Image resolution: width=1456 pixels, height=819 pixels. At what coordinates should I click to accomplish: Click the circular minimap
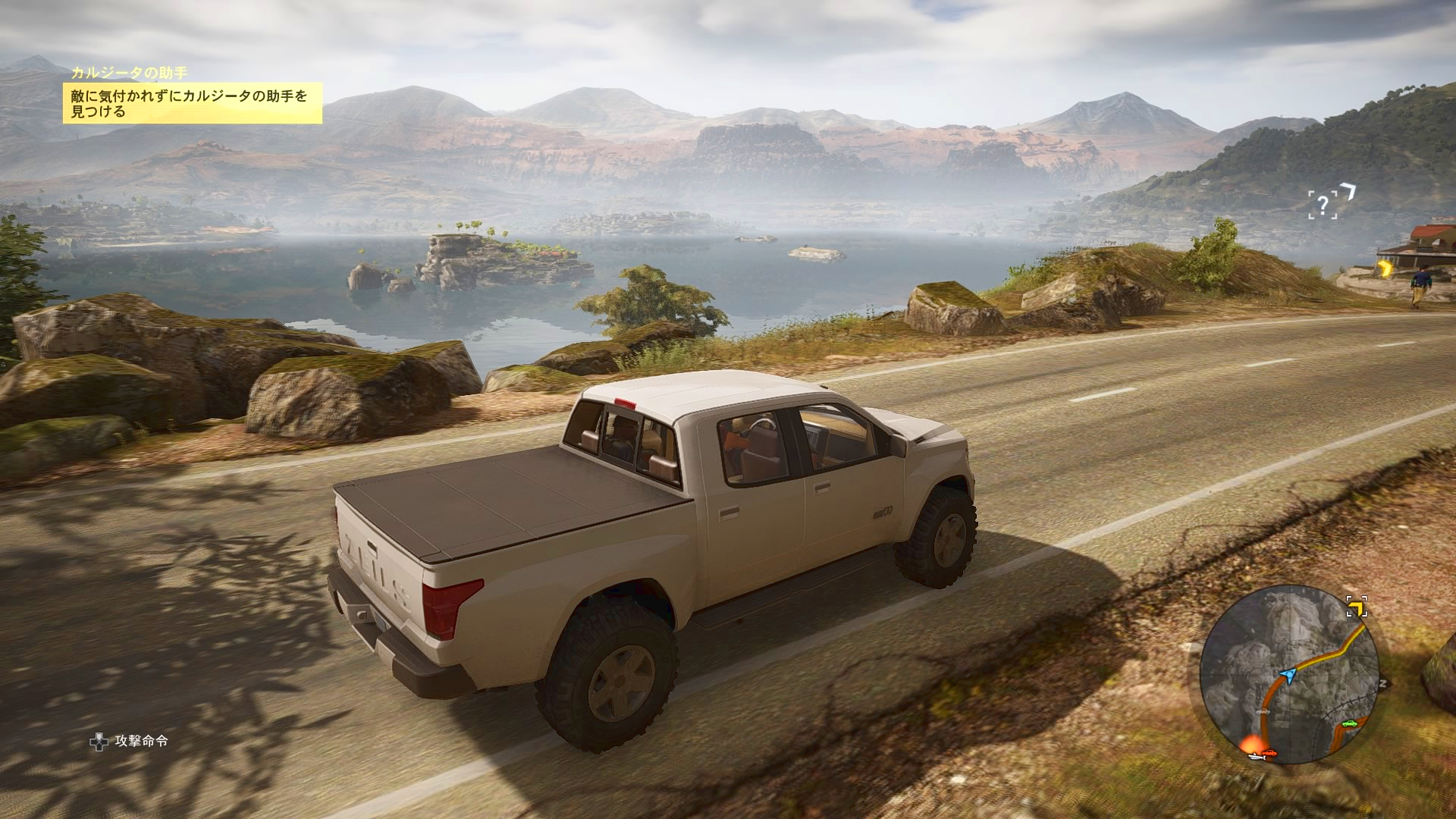tap(1288, 674)
